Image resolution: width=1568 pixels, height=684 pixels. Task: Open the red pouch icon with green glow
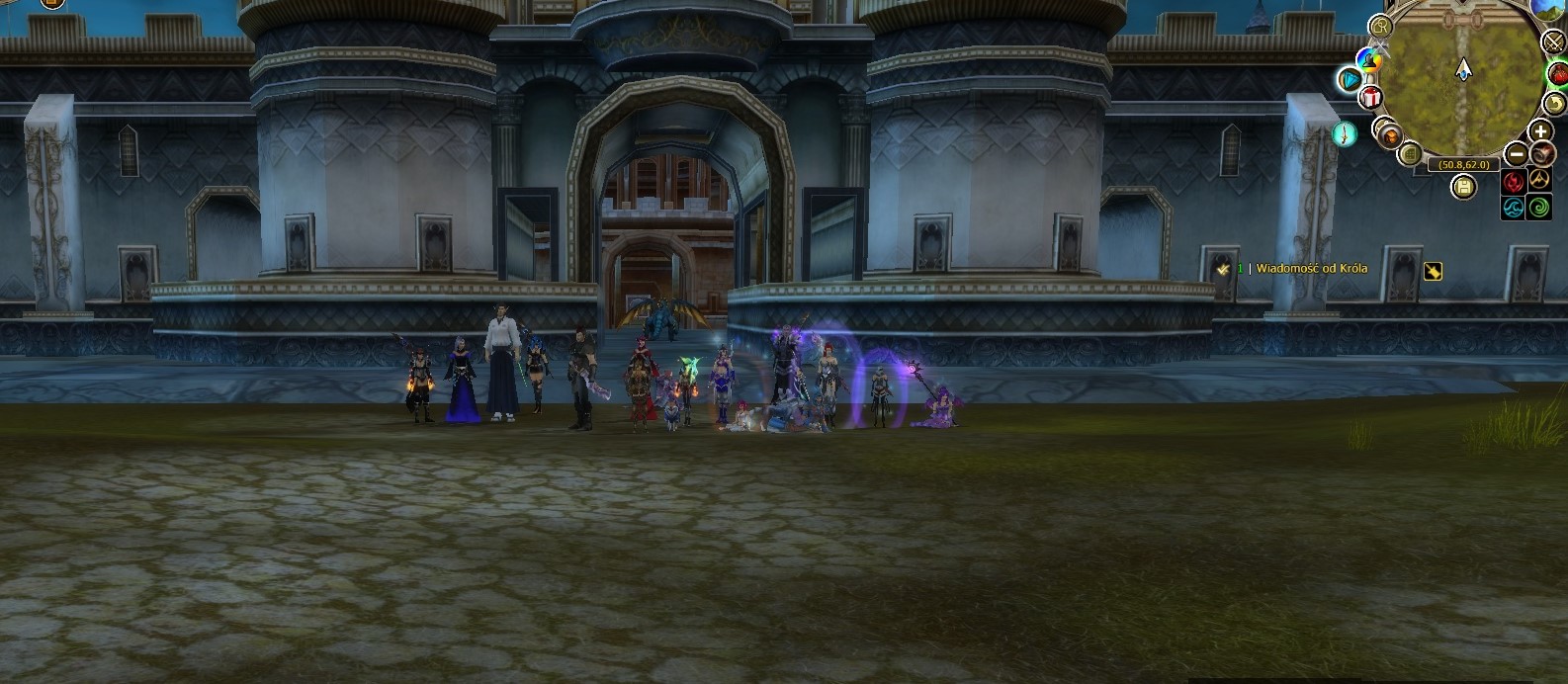click(x=1558, y=75)
